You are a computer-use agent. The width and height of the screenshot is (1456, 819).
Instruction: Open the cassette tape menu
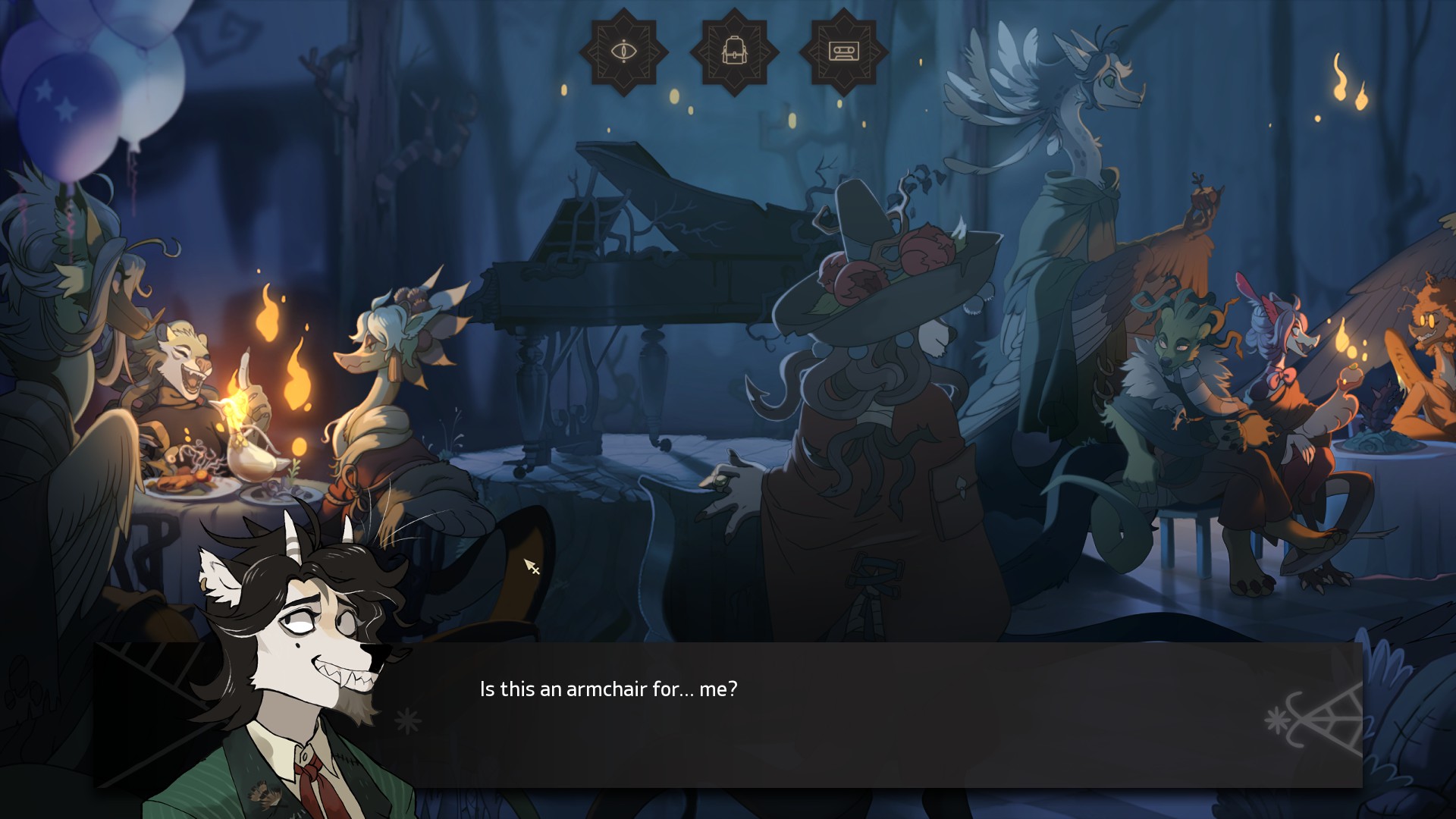[x=843, y=52]
